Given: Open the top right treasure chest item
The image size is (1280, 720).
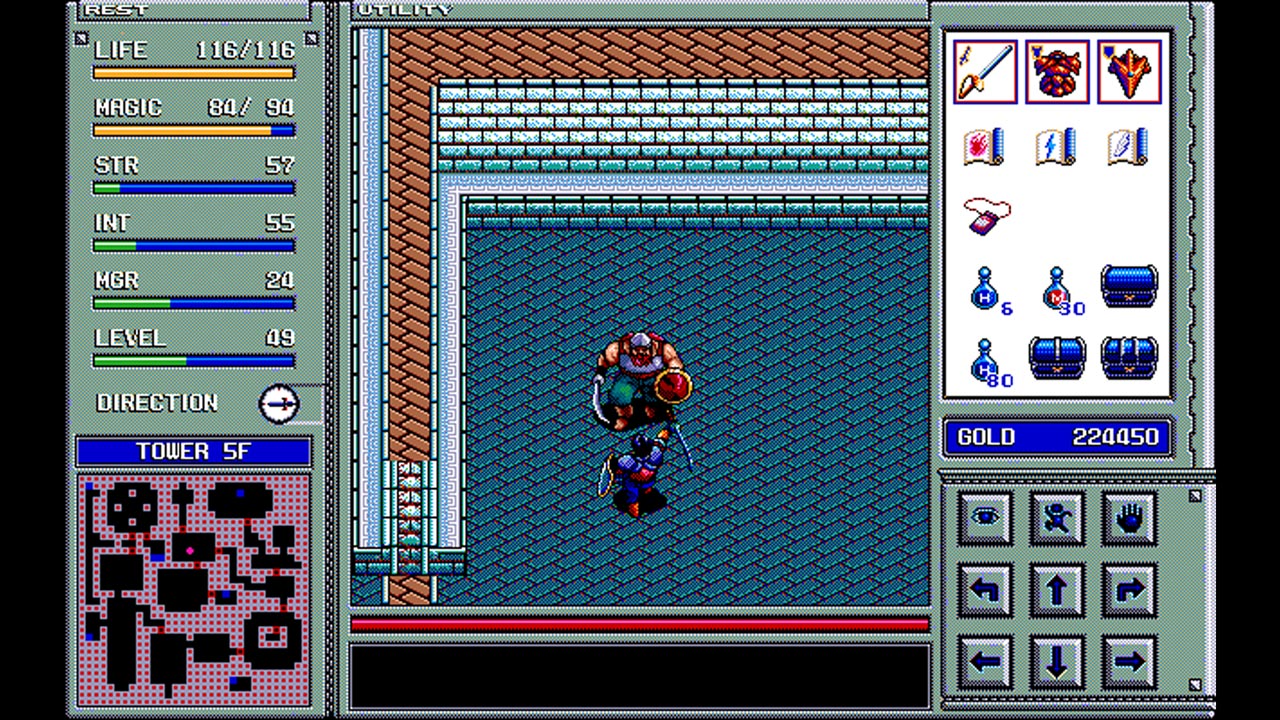Looking at the screenshot, I should pyautogui.click(x=1128, y=288).
